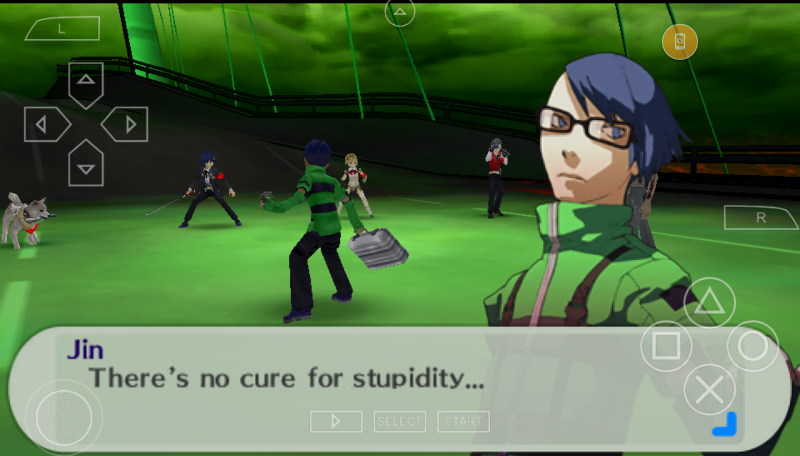The width and height of the screenshot is (800, 456).
Task: Tap the D-pad right arrow
Action: 127,124
